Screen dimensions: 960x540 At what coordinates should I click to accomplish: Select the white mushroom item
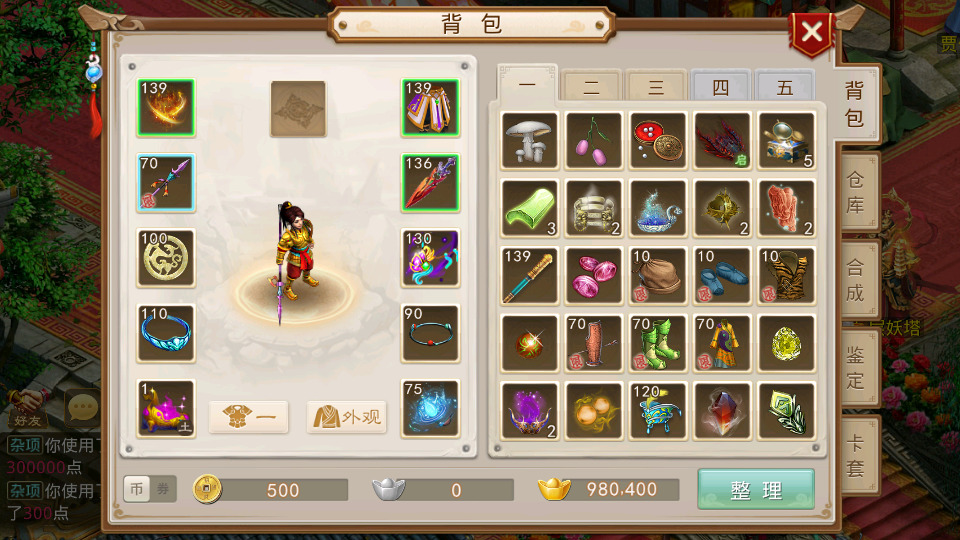tap(530, 140)
